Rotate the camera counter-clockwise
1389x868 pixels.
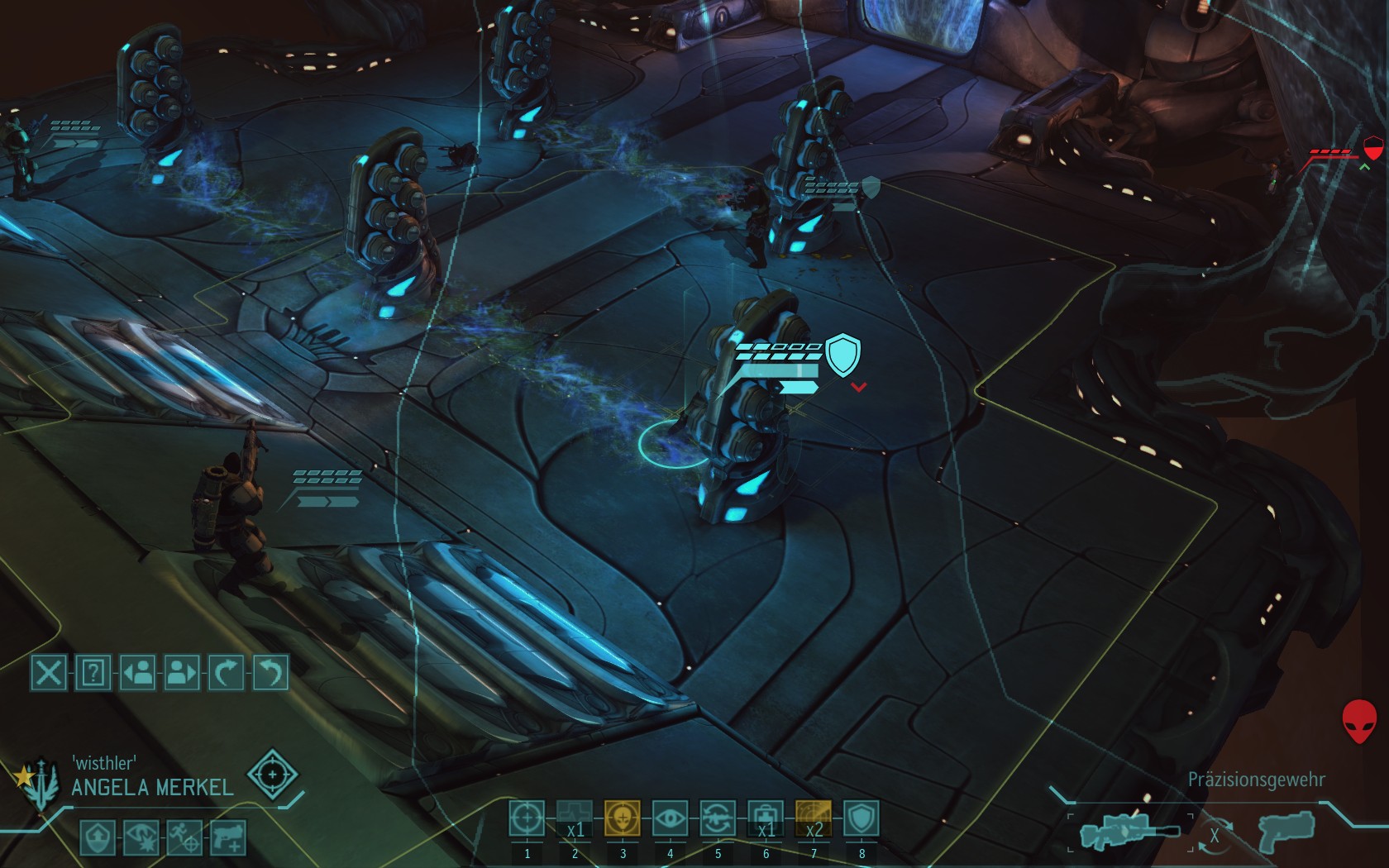point(270,673)
